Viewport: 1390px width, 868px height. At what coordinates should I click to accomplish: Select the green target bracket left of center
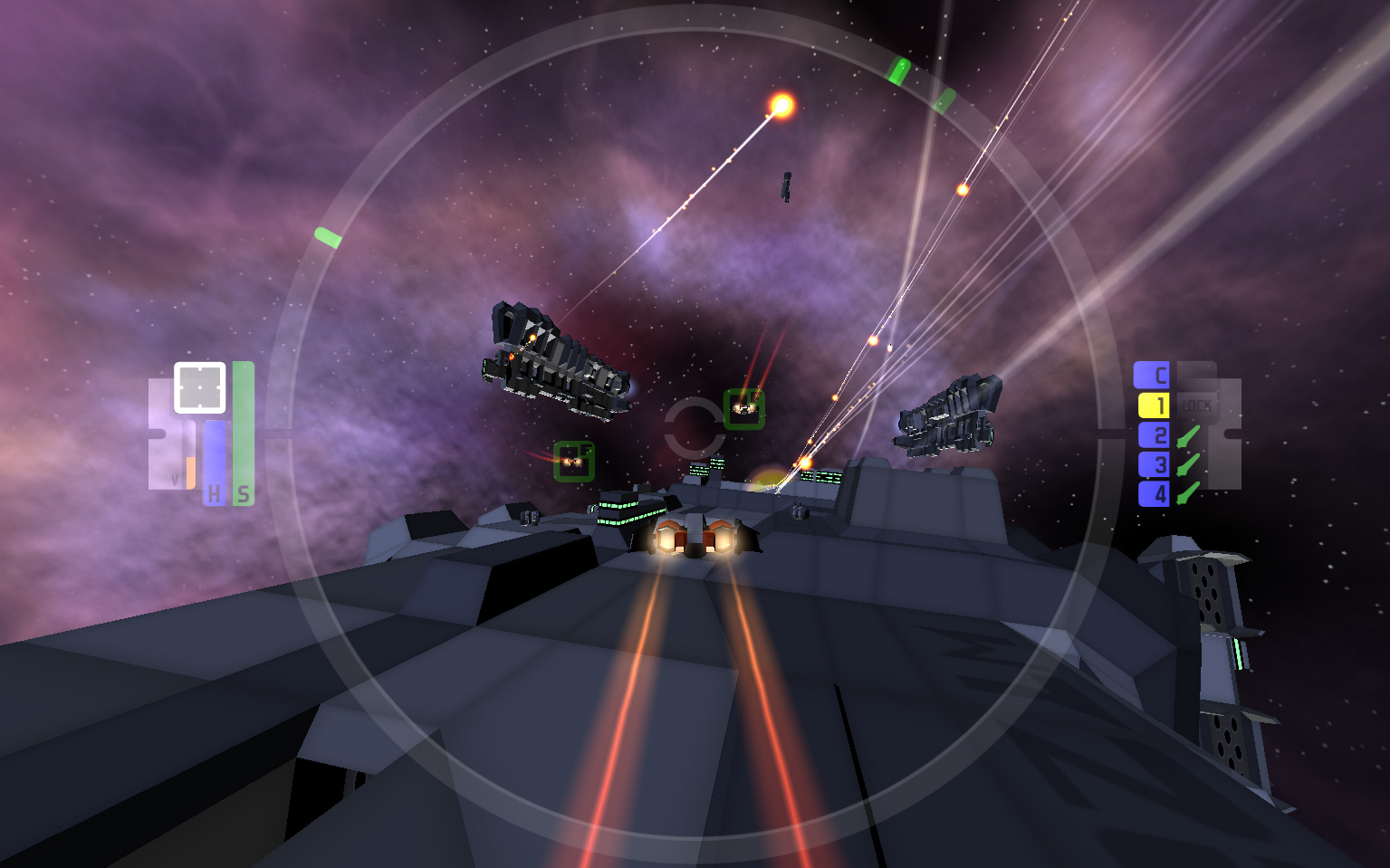coord(573,462)
